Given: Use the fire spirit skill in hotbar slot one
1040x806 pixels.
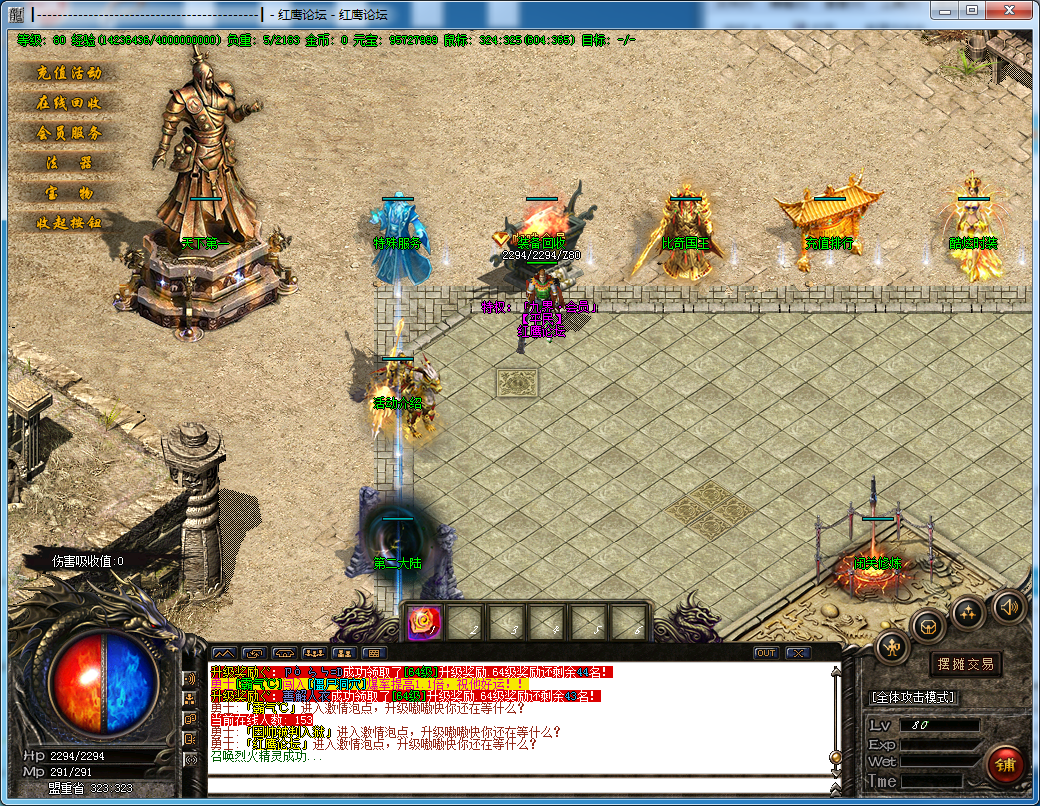Looking at the screenshot, I should (423, 622).
